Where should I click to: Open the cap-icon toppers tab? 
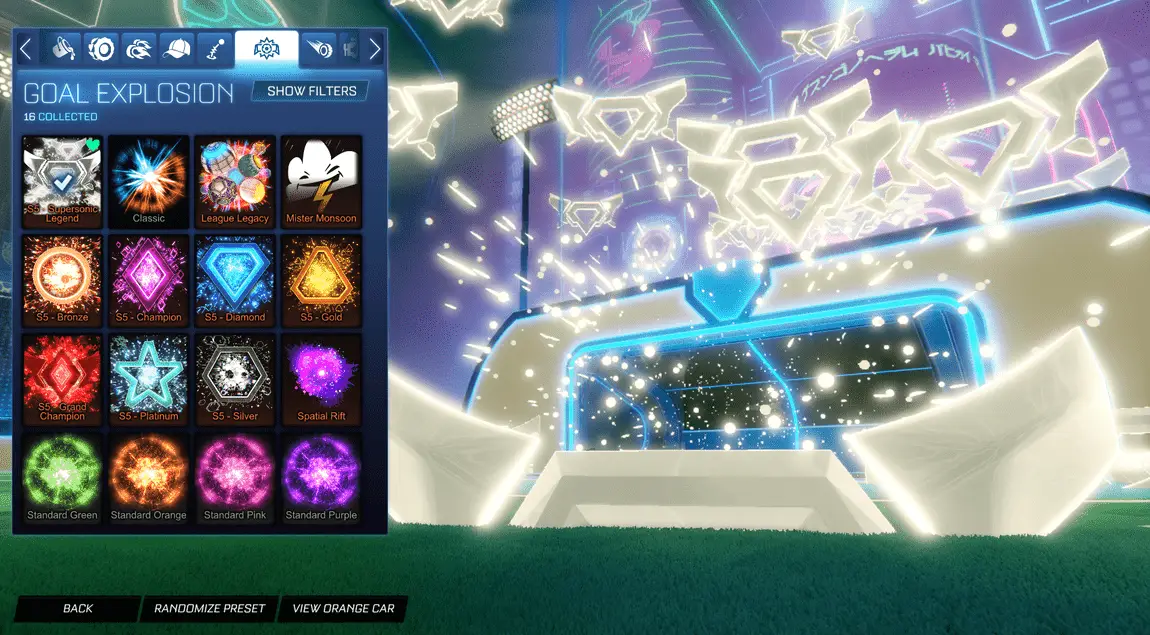tap(177, 48)
